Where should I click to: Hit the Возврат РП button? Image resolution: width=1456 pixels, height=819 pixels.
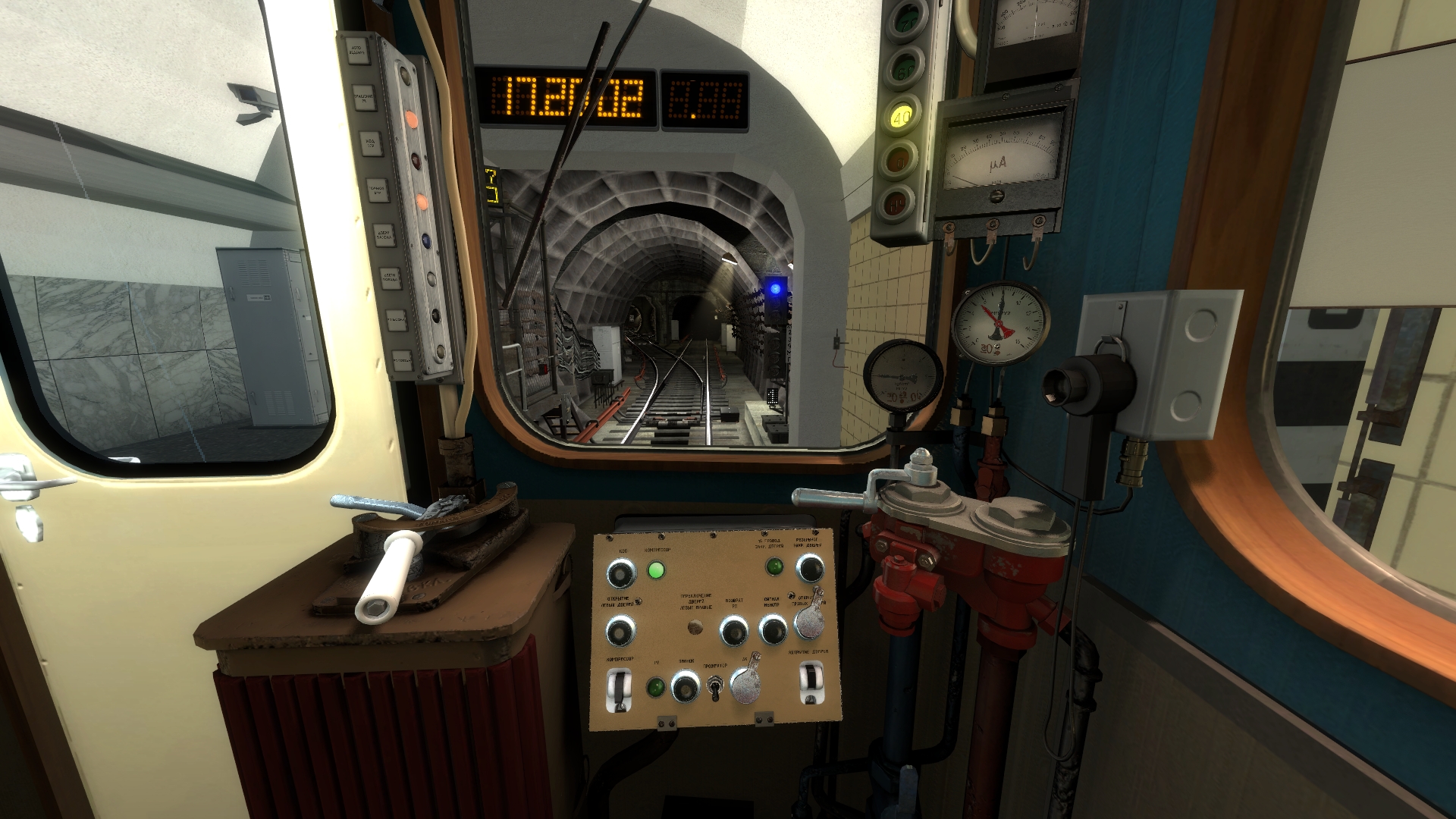[x=733, y=630]
